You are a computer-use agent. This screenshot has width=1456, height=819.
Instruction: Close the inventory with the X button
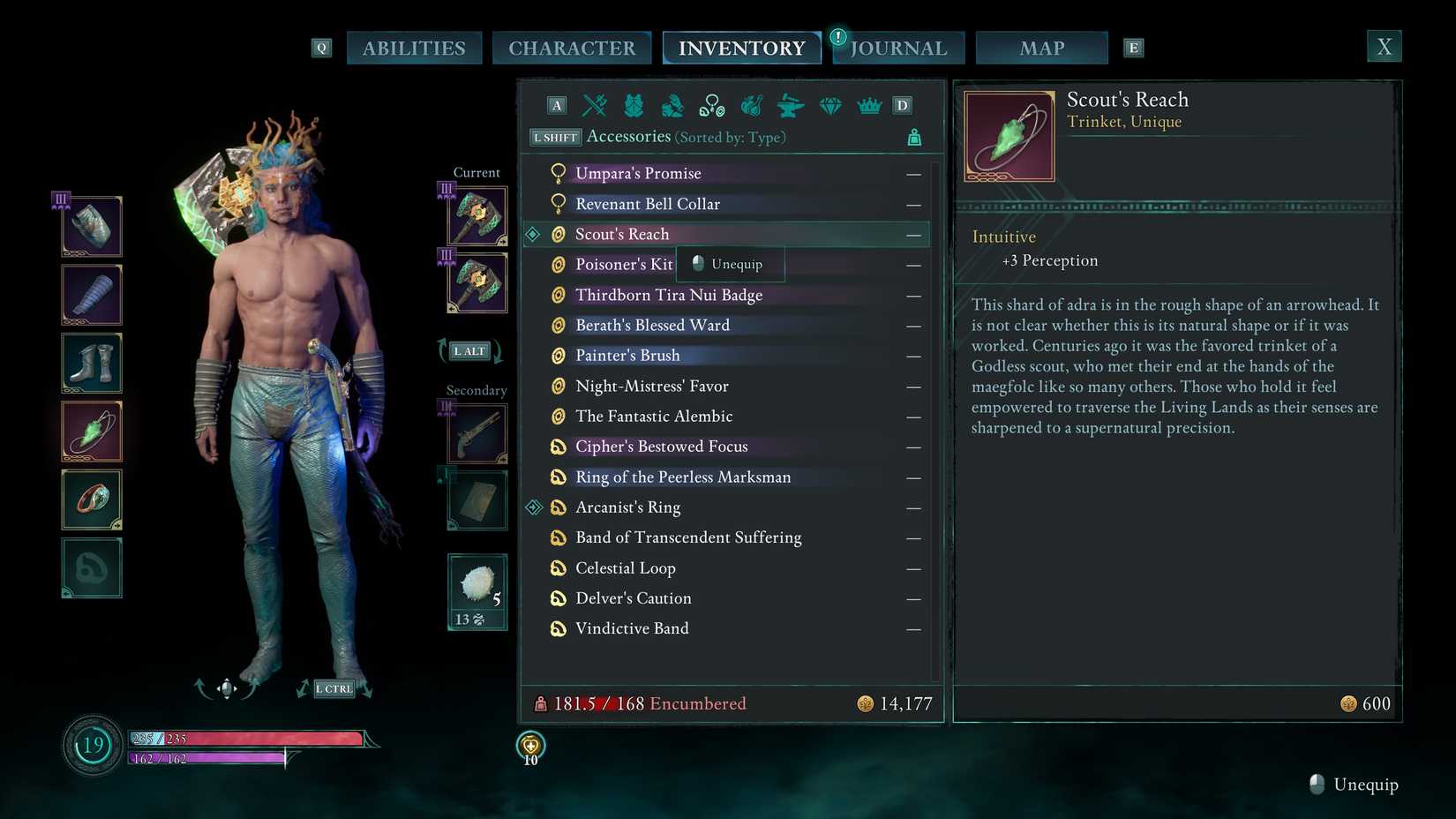[1384, 46]
